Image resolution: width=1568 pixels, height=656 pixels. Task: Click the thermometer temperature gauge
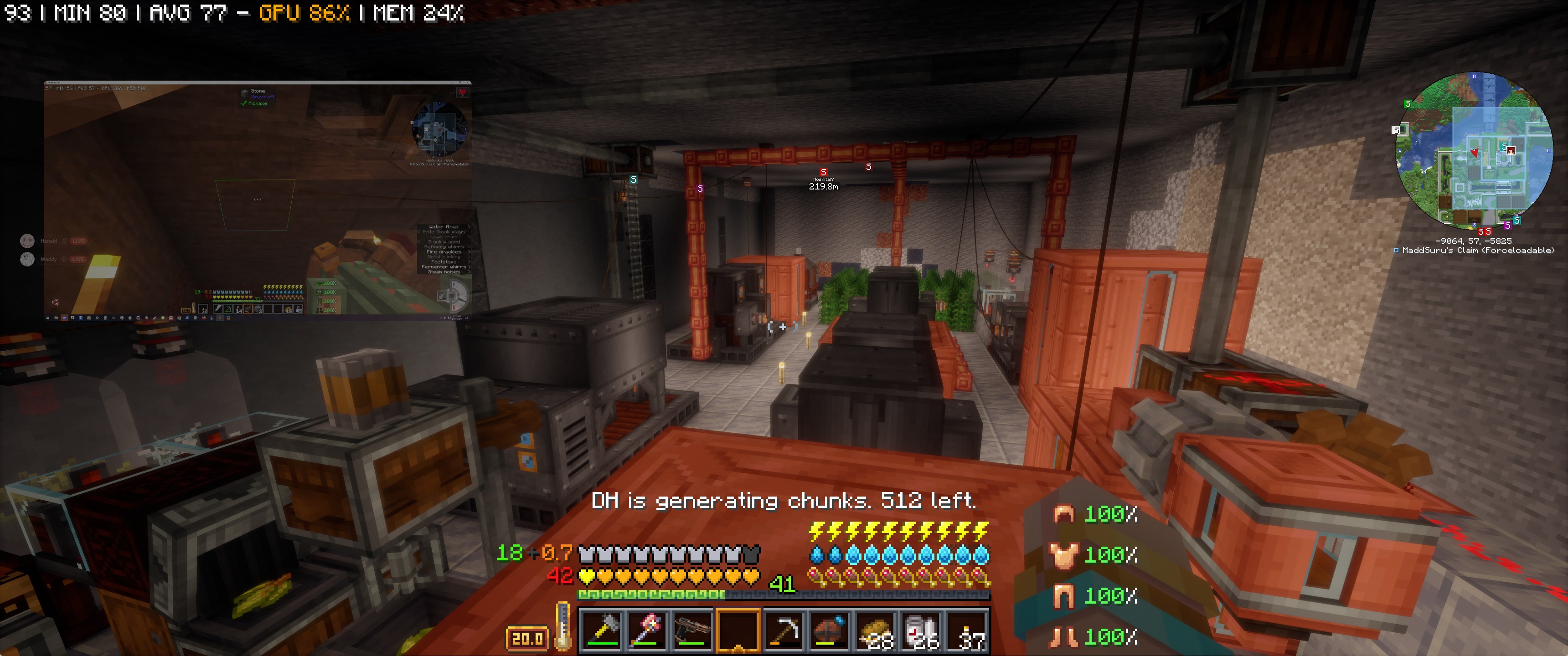563,627
